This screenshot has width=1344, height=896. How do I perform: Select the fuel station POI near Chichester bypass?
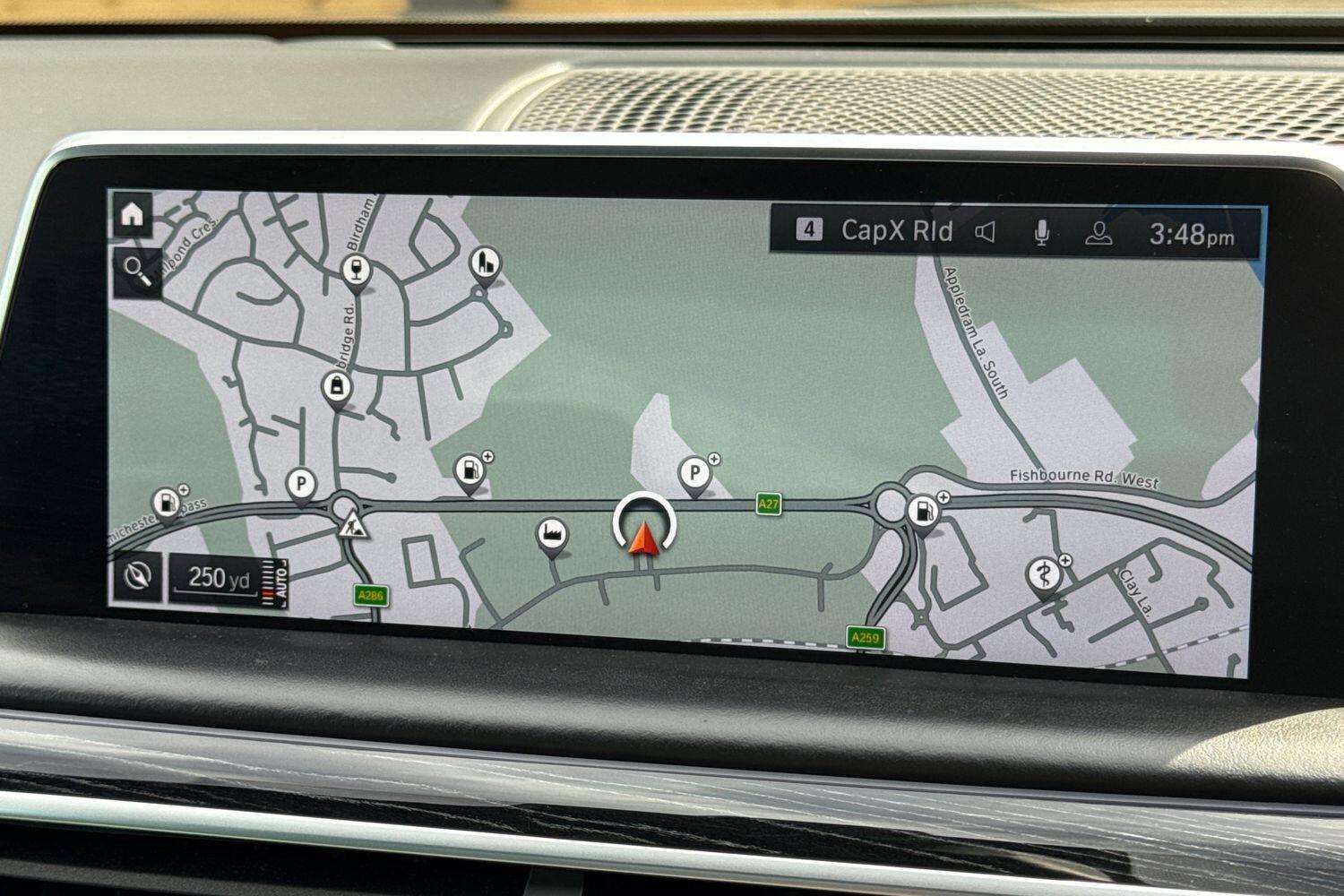168,502
